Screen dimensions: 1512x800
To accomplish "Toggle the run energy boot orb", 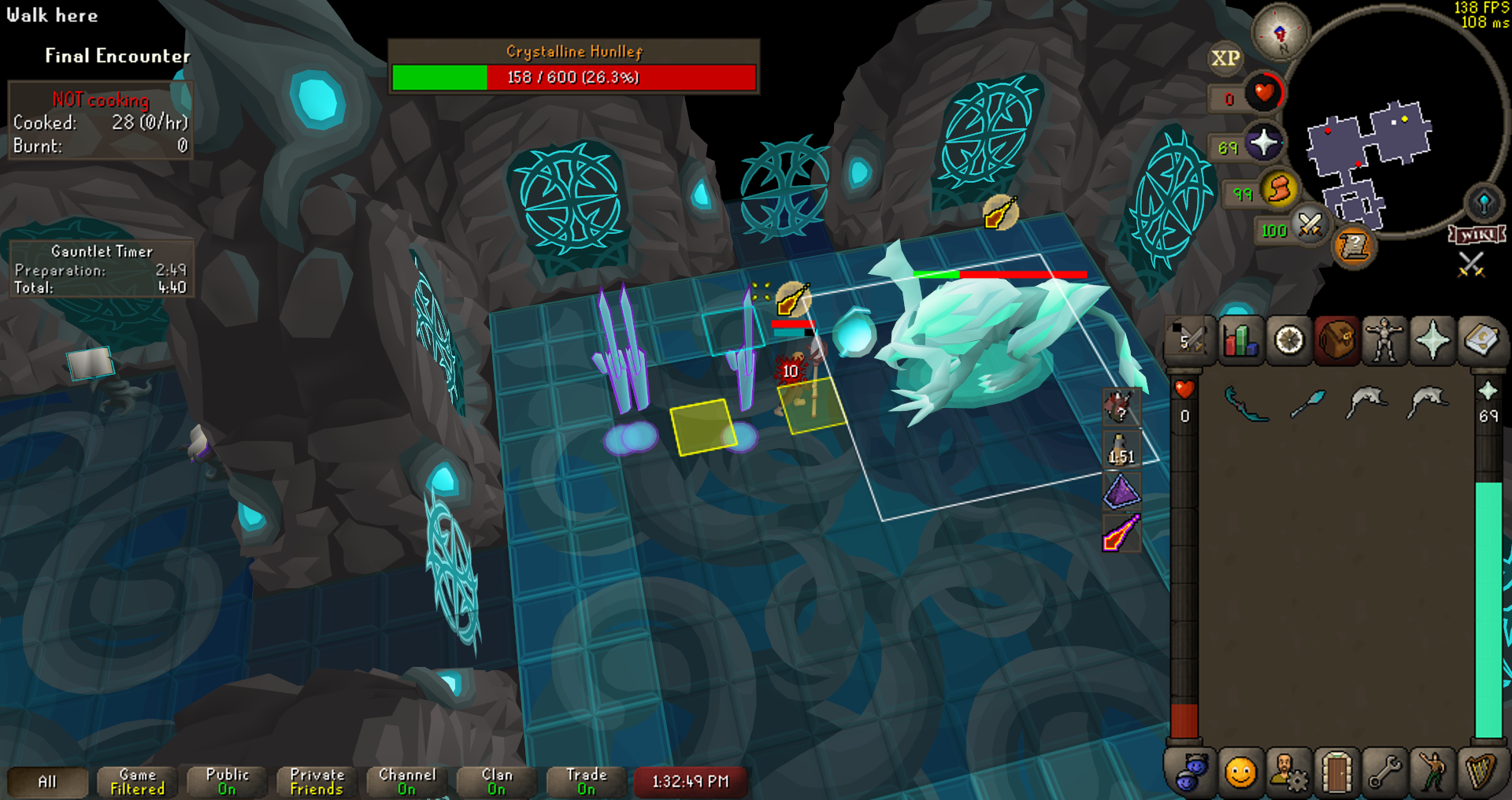I will coord(1279,190).
